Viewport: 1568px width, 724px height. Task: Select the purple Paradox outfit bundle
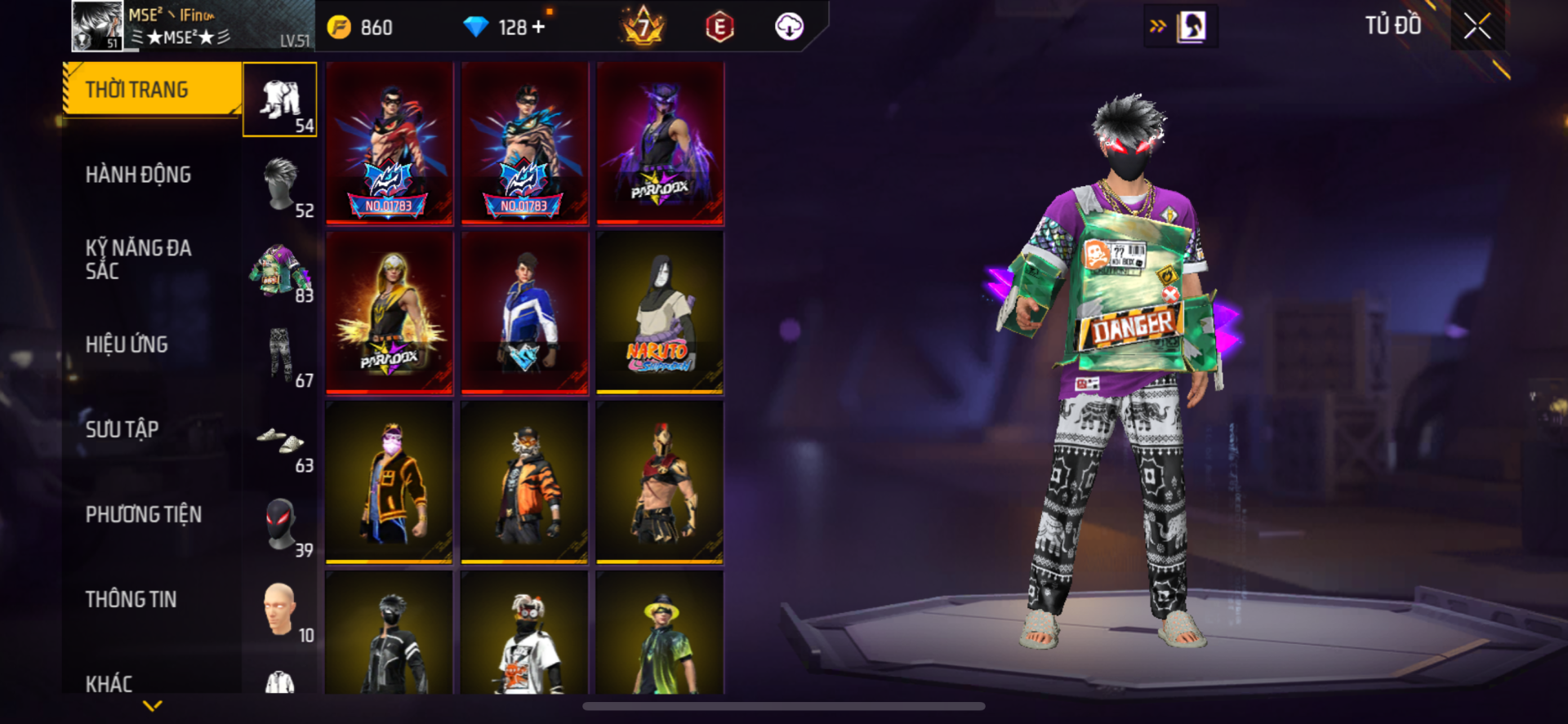(660, 143)
